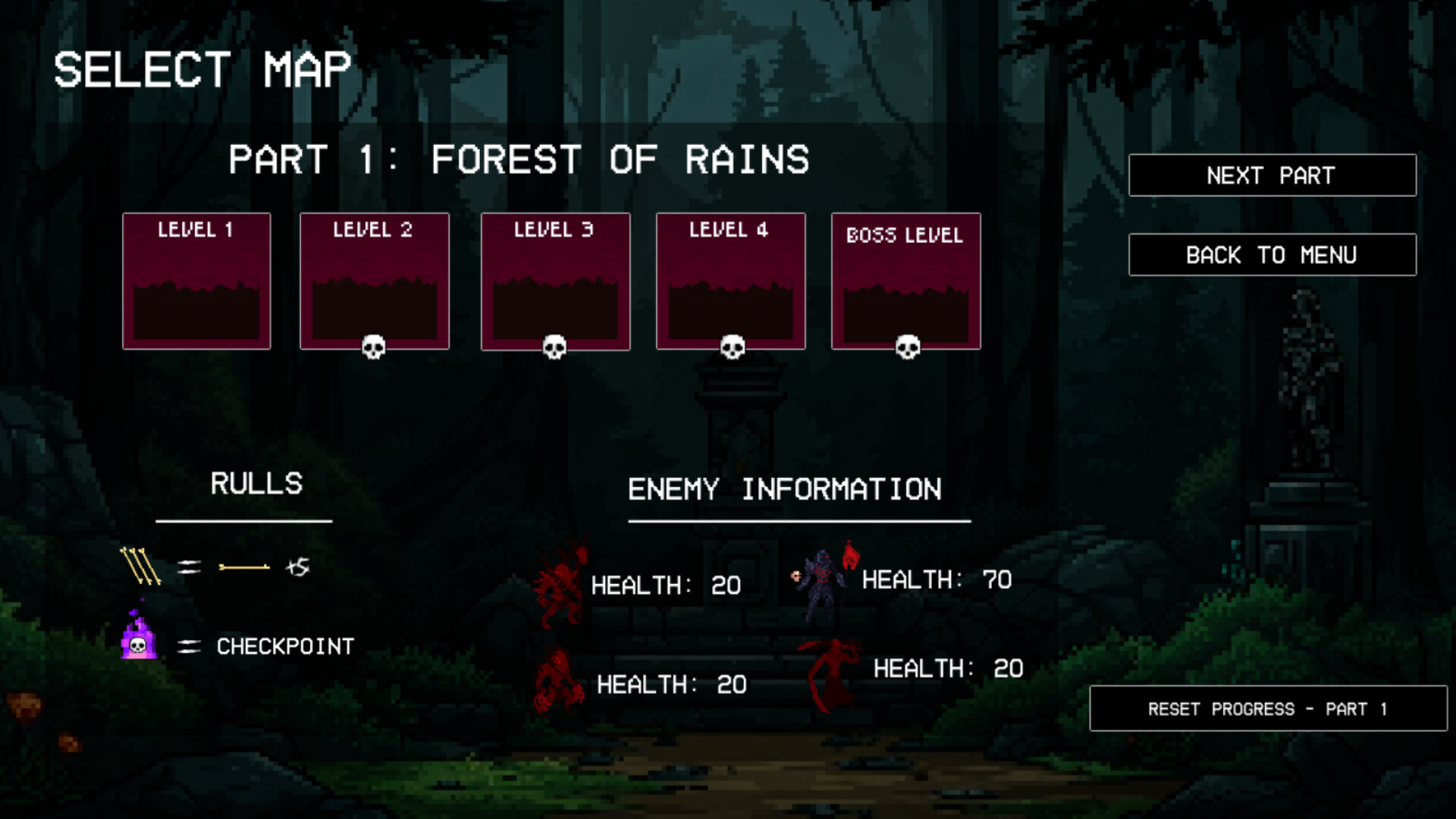This screenshot has height=819, width=1456.
Task: Click the Level 4 map thumbnail
Action: tap(730, 281)
